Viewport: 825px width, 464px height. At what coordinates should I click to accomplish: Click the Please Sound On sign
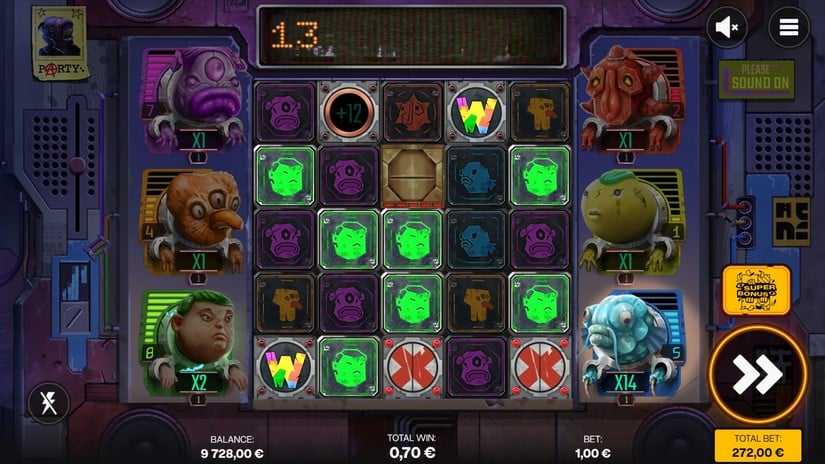pyautogui.click(x=756, y=78)
